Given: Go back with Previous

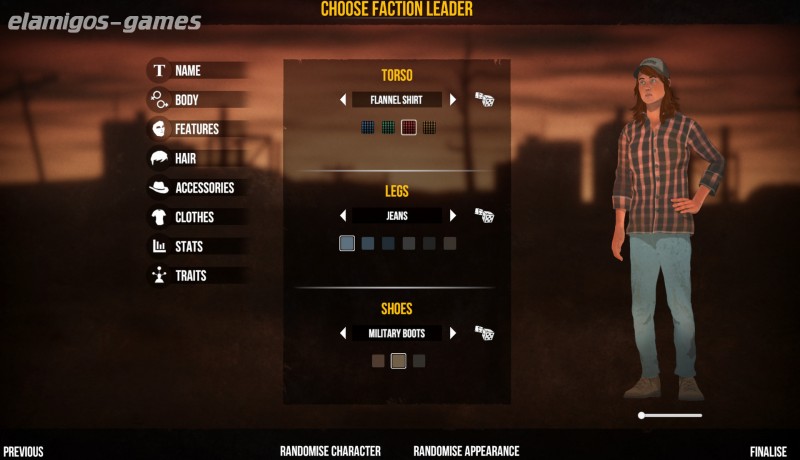Looking at the screenshot, I should [x=23, y=451].
